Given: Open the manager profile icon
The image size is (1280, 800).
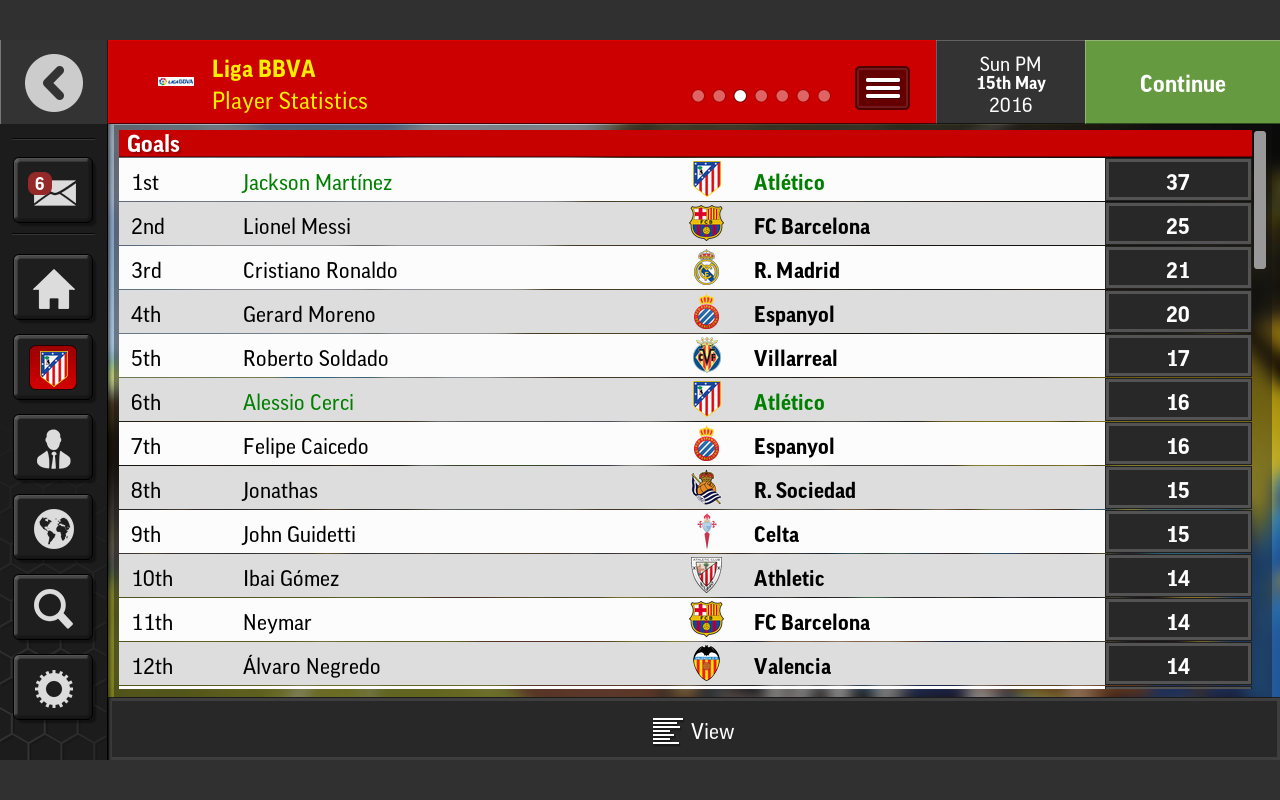Looking at the screenshot, I should (53, 449).
